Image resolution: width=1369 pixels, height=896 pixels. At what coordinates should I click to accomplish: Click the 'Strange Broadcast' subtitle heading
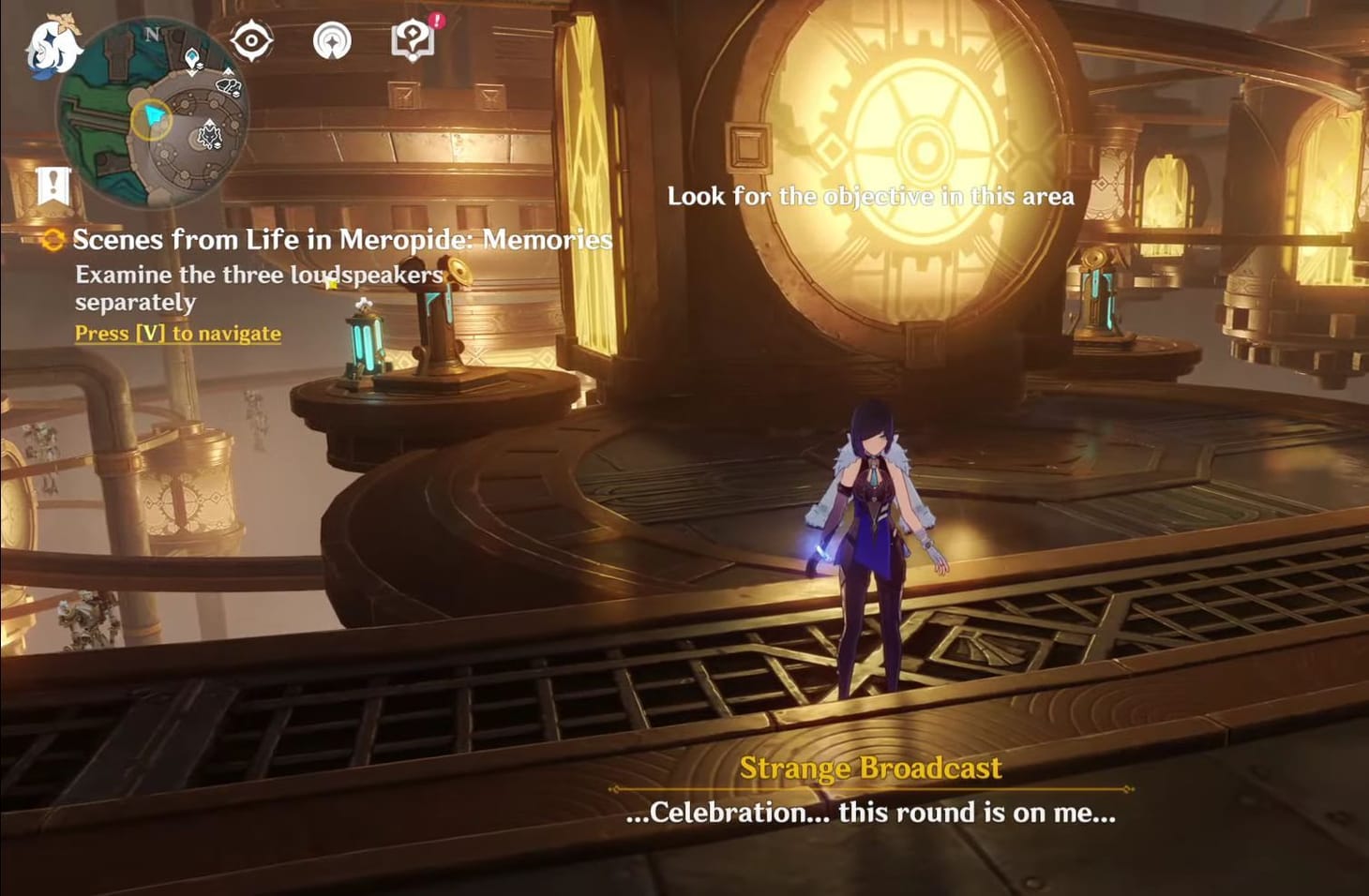[x=871, y=767]
